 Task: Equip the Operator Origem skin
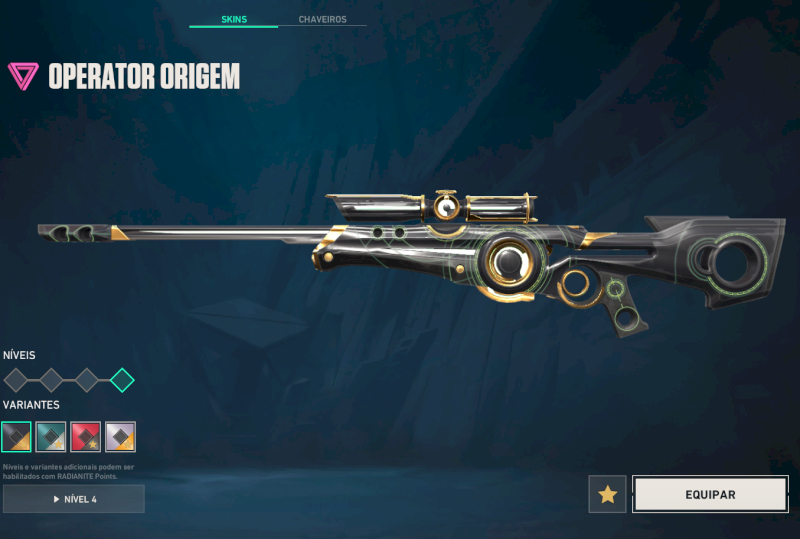point(710,494)
